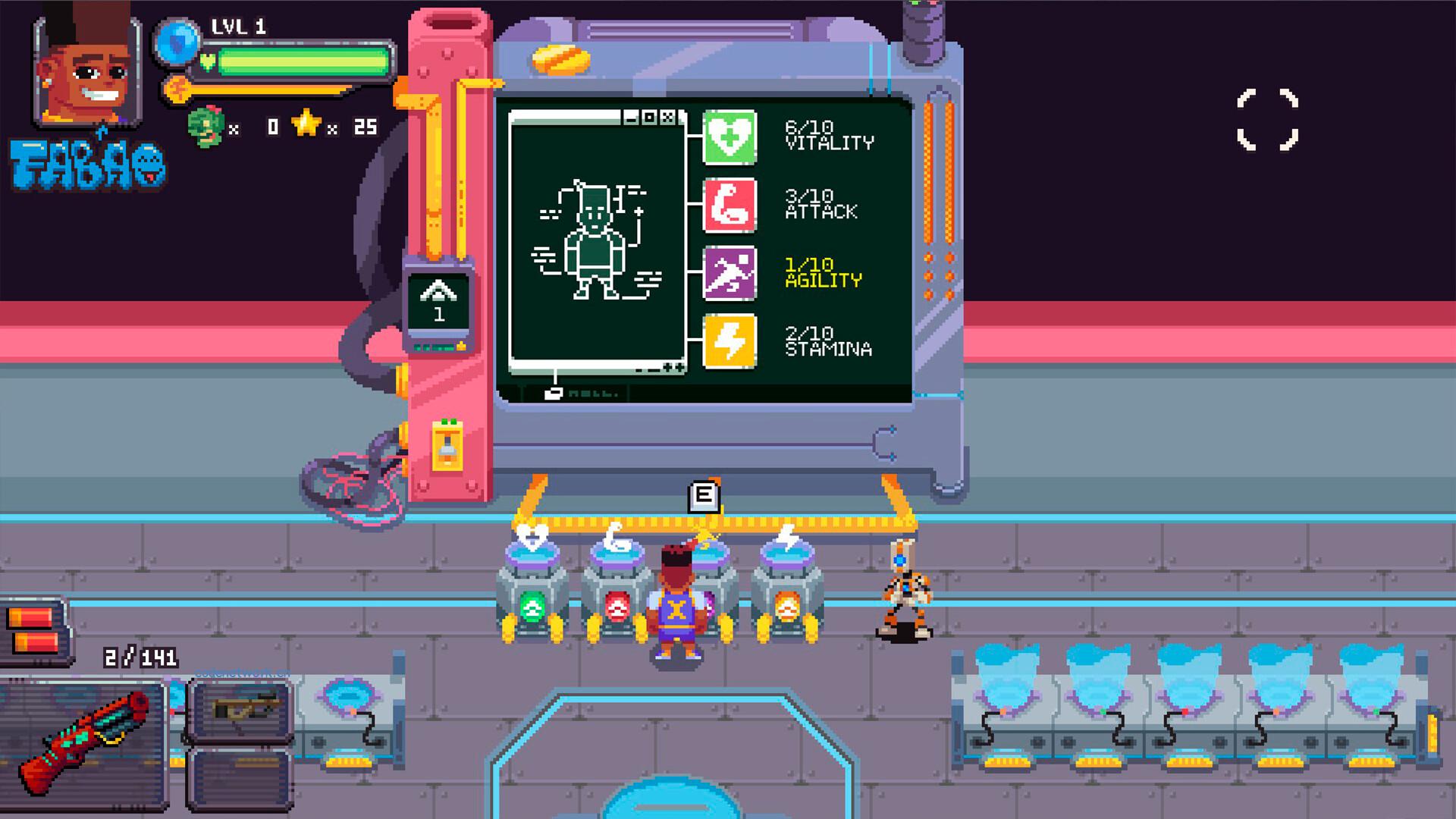Select the red Attack muscle stat icon

730,205
